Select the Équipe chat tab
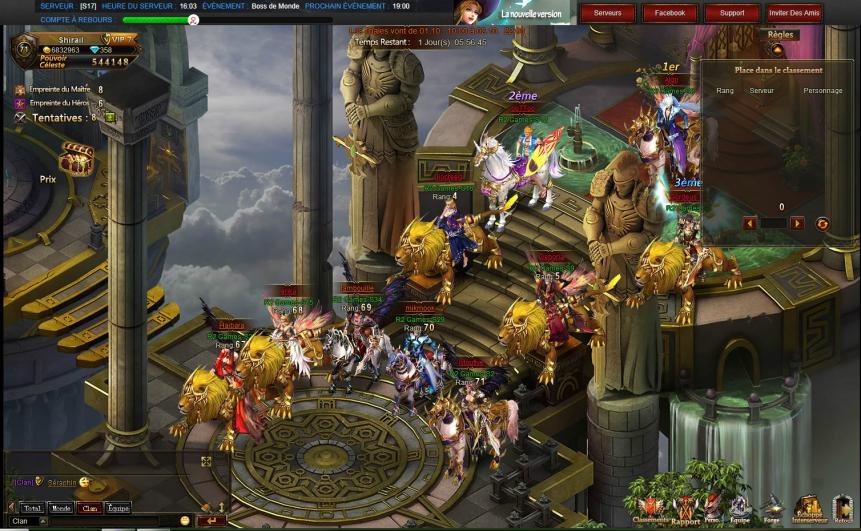 coord(118,508)
